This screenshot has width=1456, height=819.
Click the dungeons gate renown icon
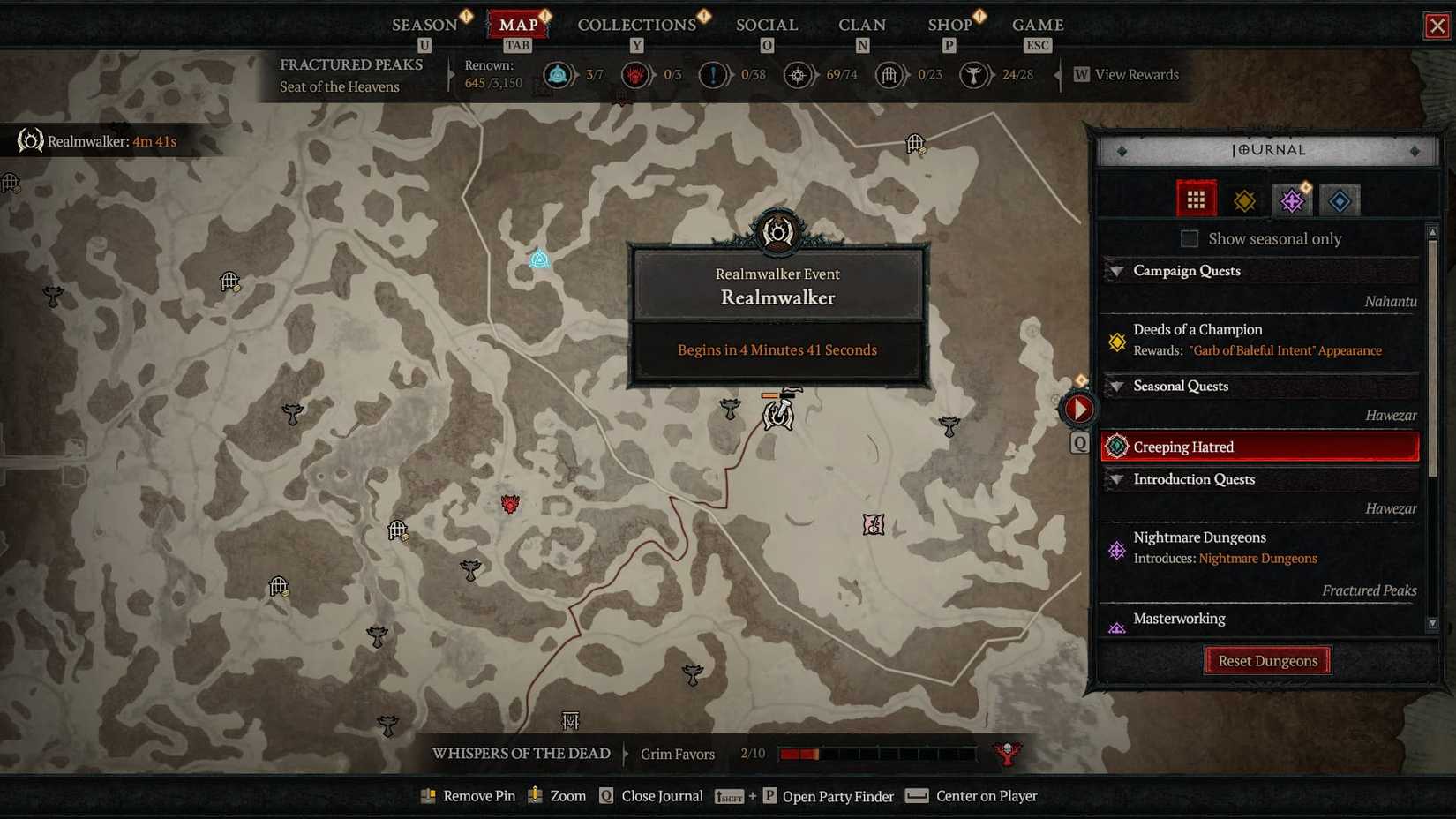tap(888, 75)
